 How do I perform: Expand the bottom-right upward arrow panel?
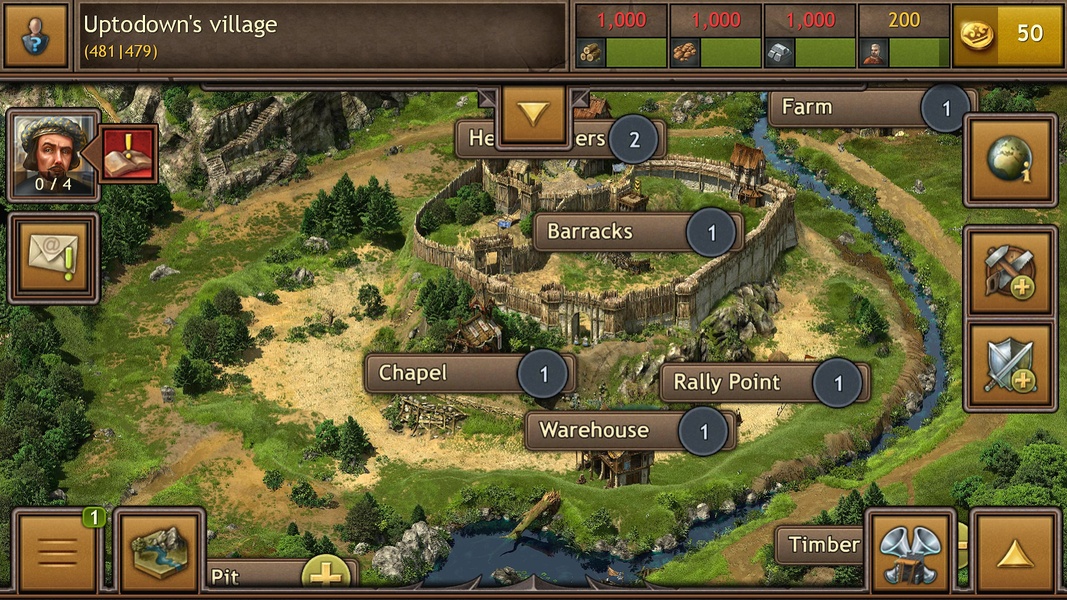pyautogui.click(x=1016, y=551)
